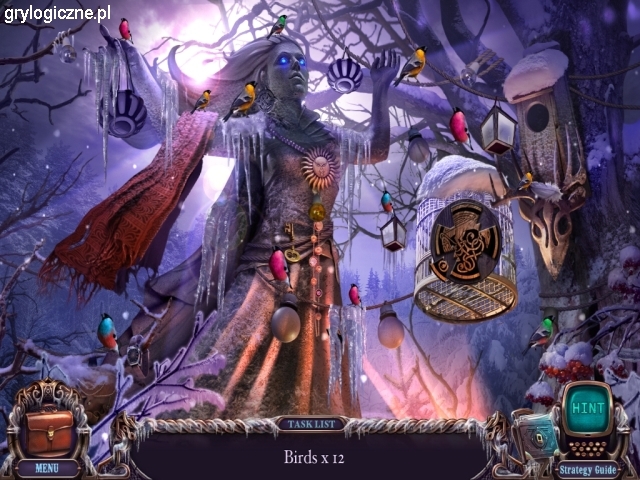The image size is (640, 480).
Task: Open the Strategy Guide
Action: click(x=588, y=468)
